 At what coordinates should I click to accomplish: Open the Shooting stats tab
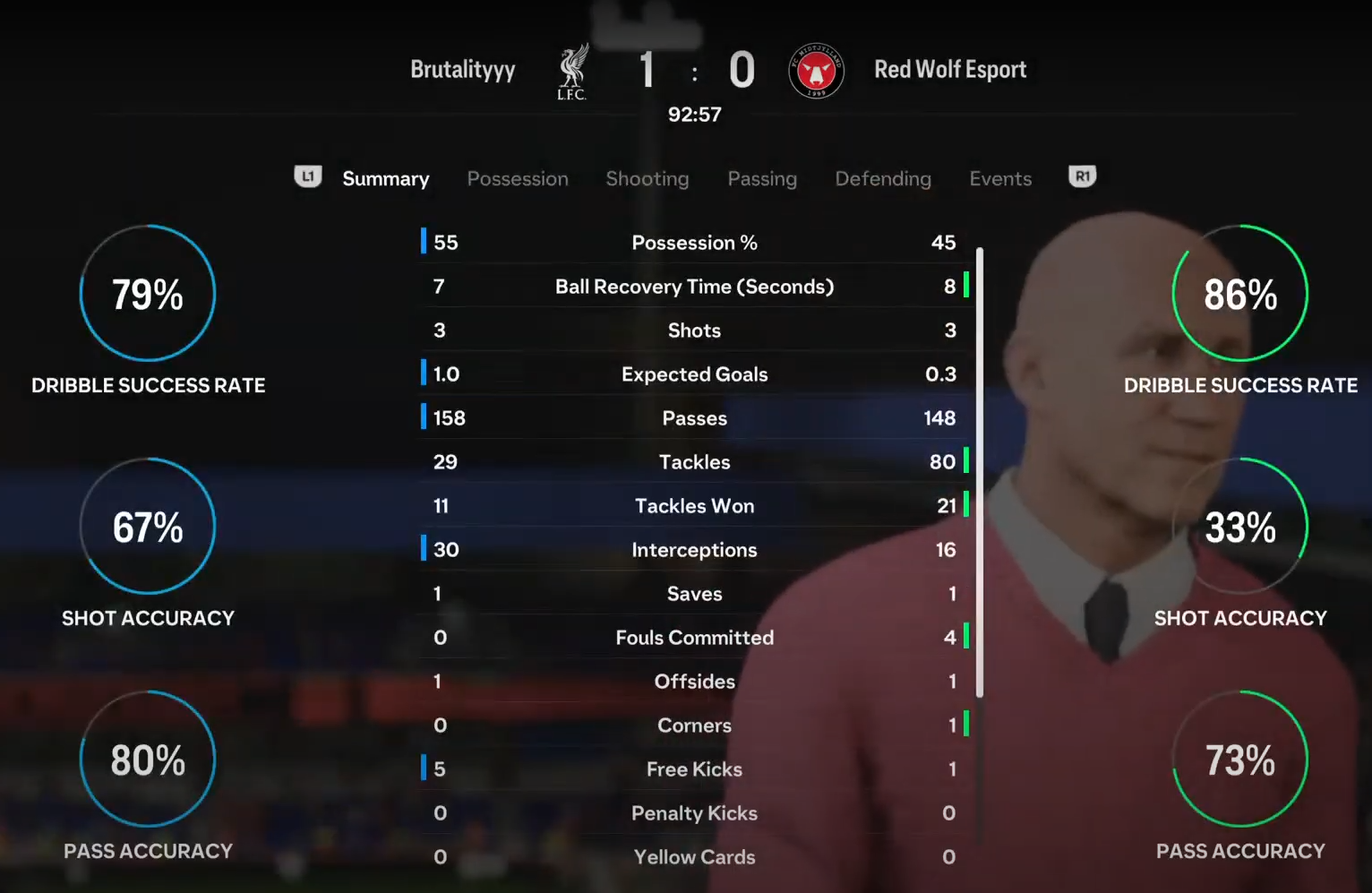tap(647, 179)
